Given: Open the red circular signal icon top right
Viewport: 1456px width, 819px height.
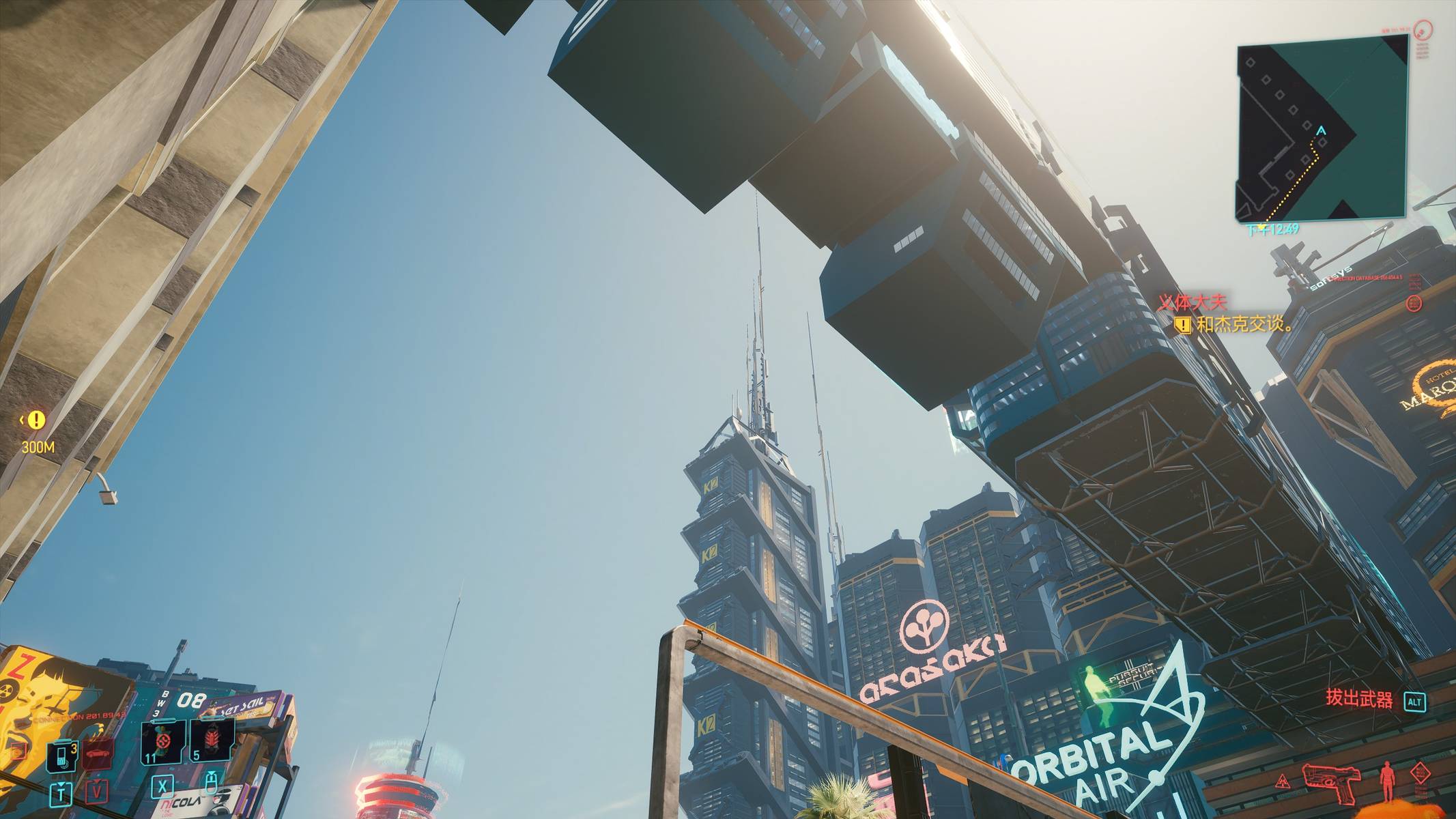Looking at the screenshot, I should click(1424, 31).
